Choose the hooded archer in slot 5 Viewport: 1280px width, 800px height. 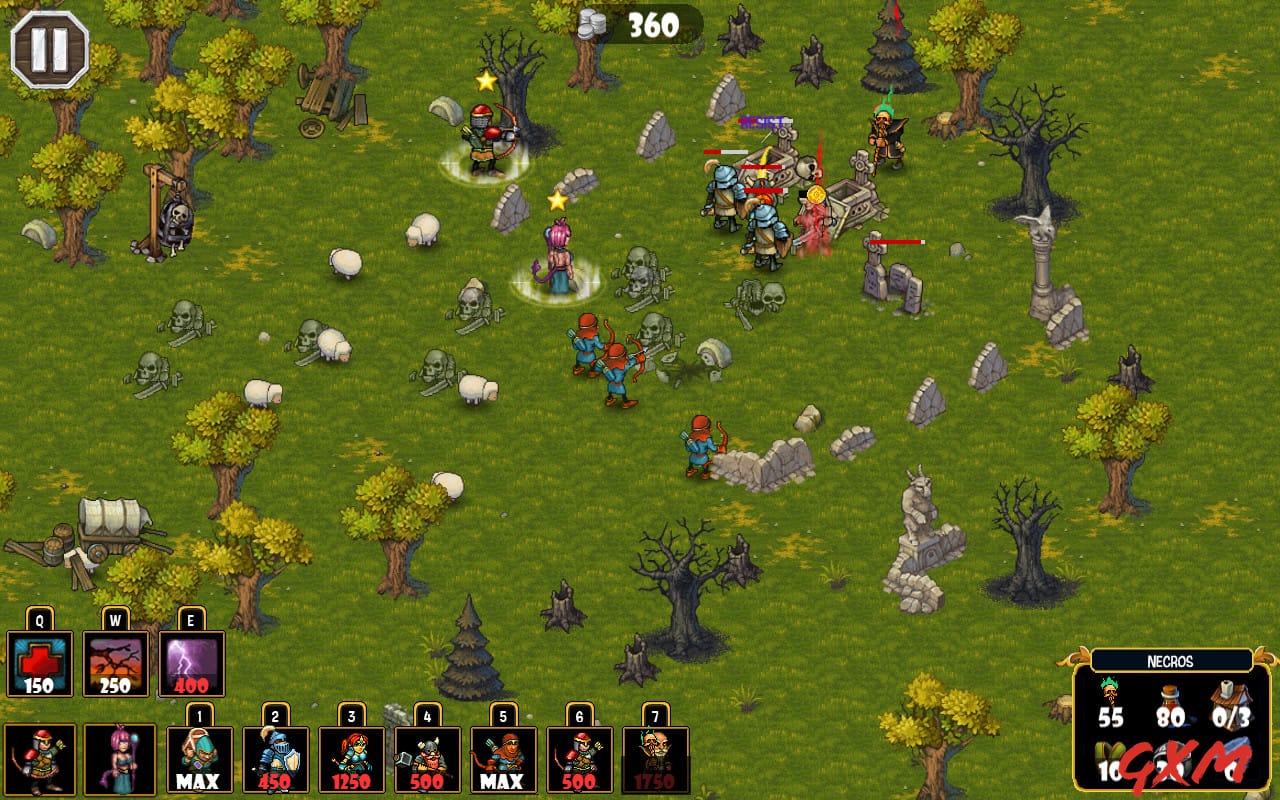click(x=504, y=757)
